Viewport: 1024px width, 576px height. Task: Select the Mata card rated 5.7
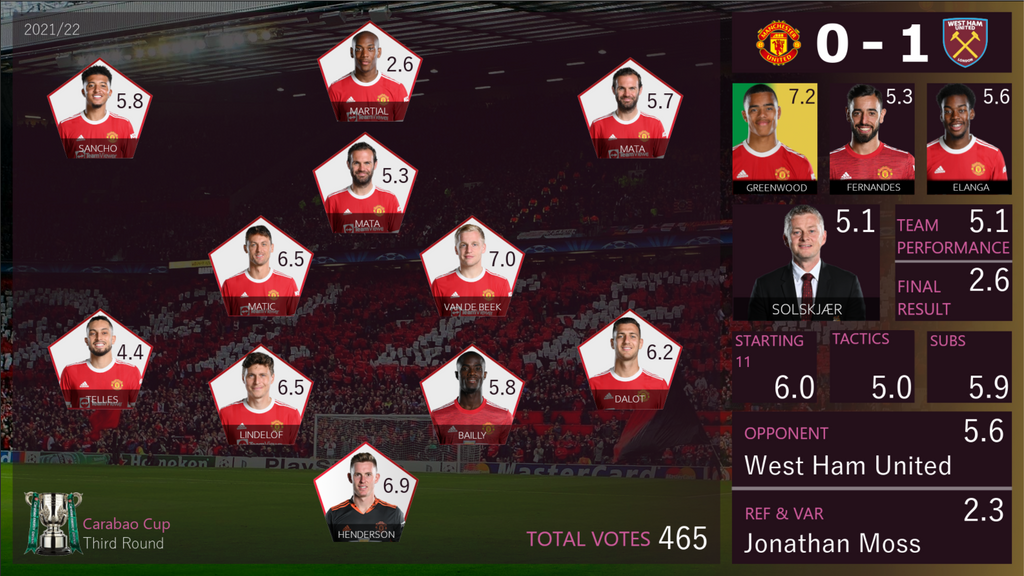[x=628, y=112]
